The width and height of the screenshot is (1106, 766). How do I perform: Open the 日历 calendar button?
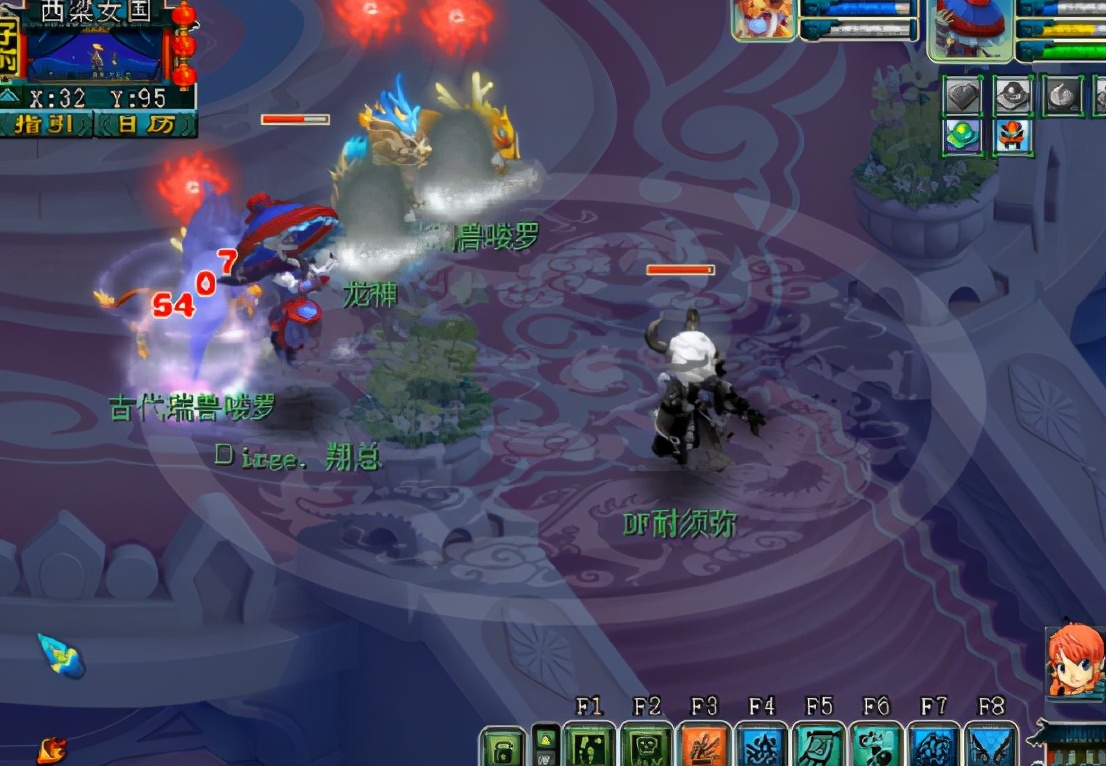(146, 125)
